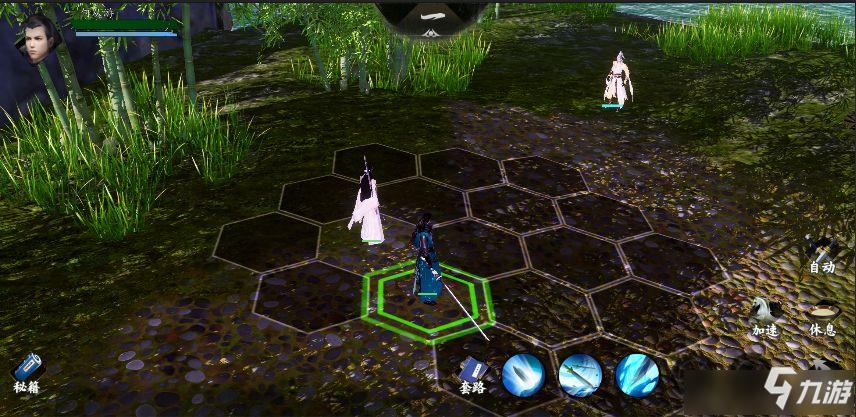Cast the large ice crystal shard skill
Screen dimensions: 856x417
point(637,375)
